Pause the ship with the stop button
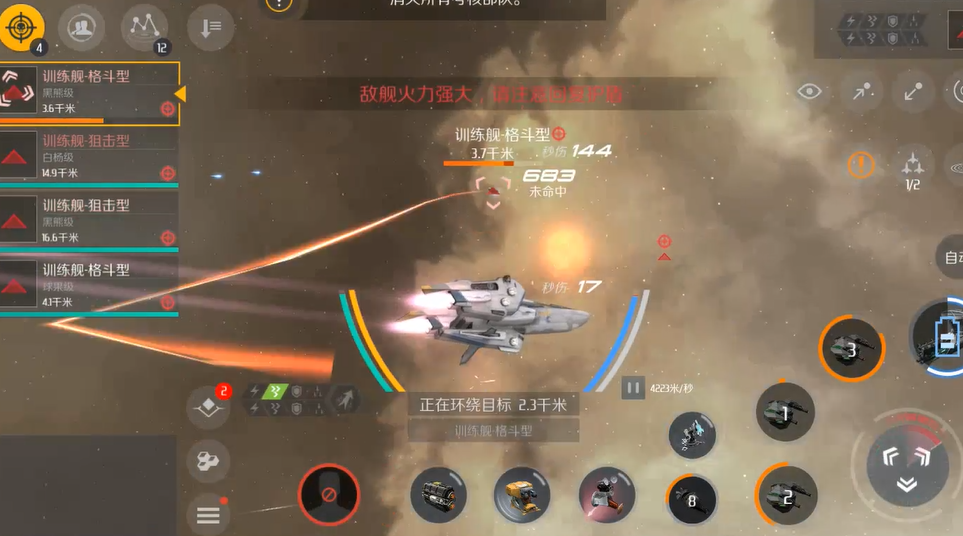This screenshot has width=963, height=536. (x=633, y=387)
